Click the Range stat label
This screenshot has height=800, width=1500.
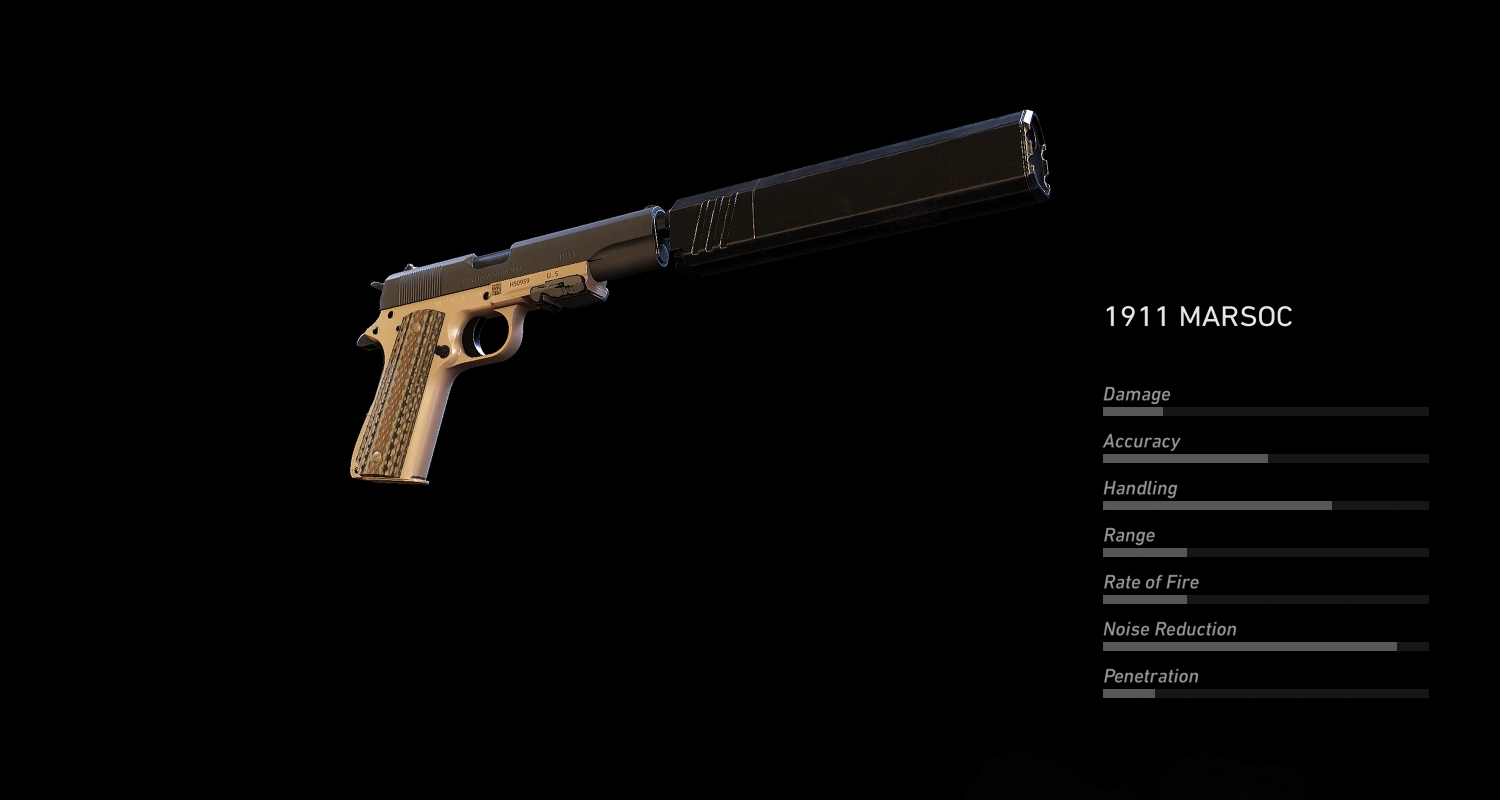click(x=1128, y=535)
